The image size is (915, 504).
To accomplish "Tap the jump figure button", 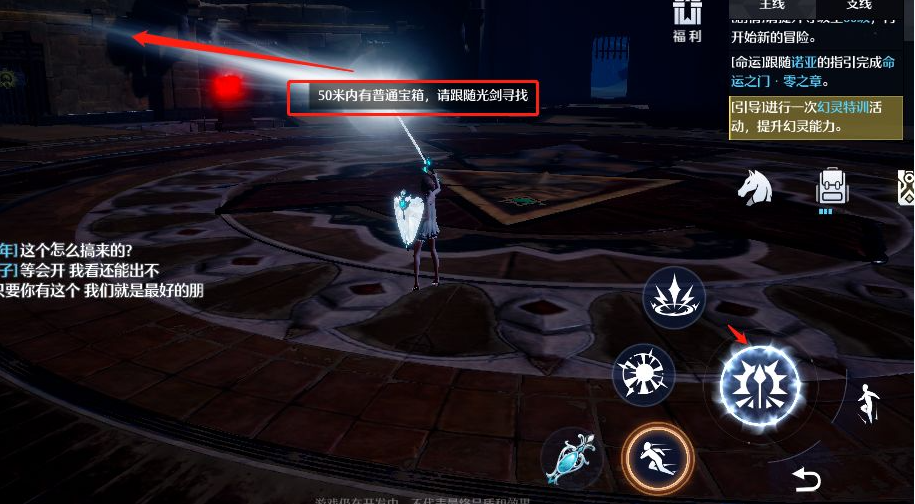I will click(866, 403).
